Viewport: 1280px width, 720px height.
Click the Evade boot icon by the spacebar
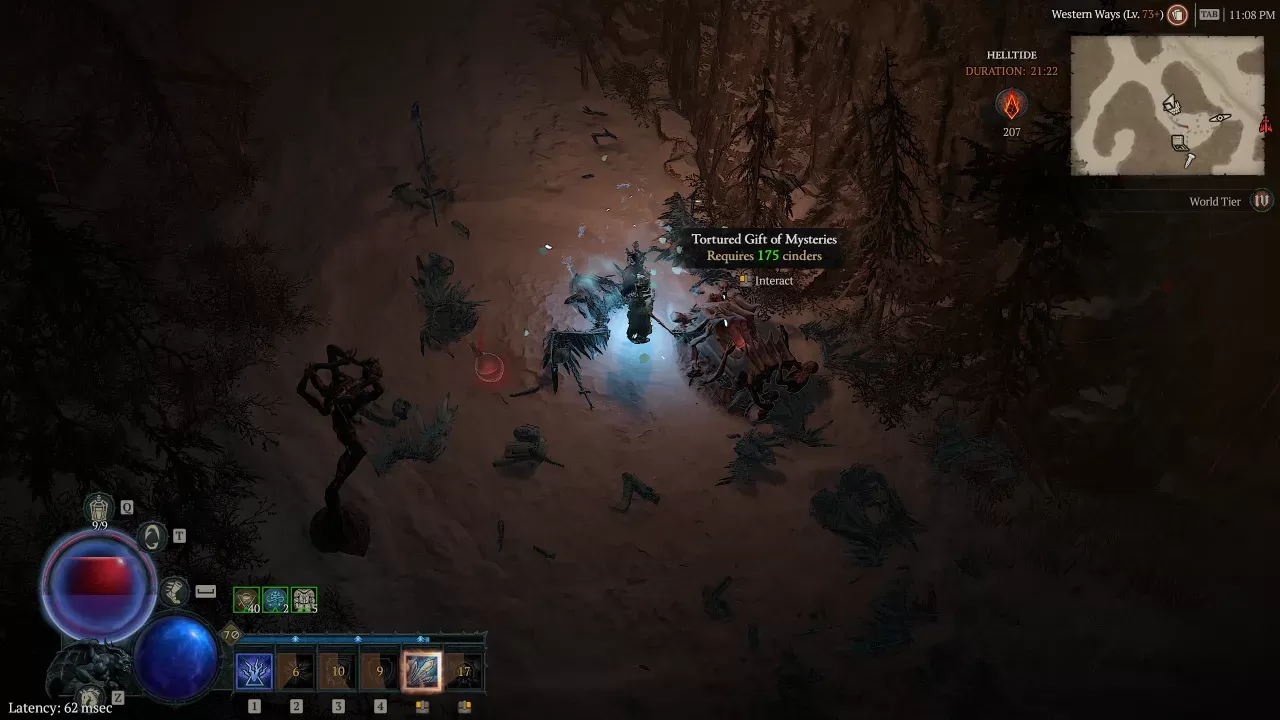[x=176, y=590]
